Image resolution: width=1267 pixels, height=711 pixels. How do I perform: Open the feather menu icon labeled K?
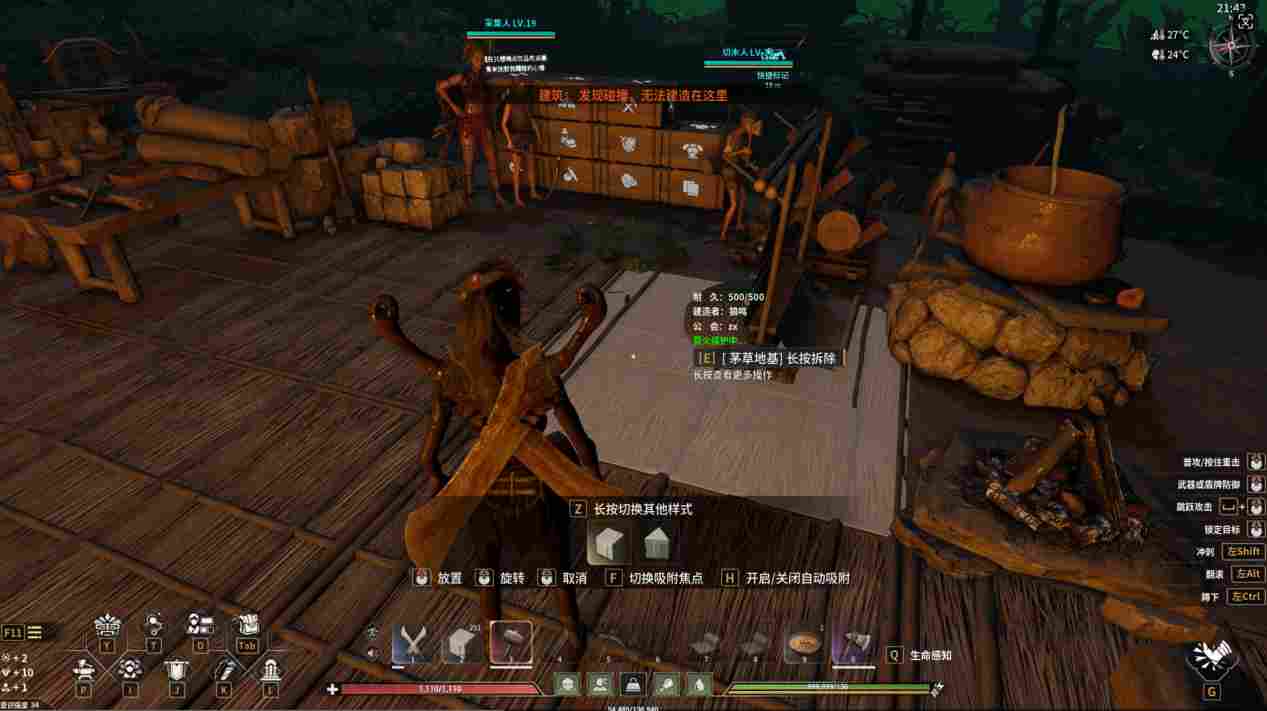pos(224,670)
